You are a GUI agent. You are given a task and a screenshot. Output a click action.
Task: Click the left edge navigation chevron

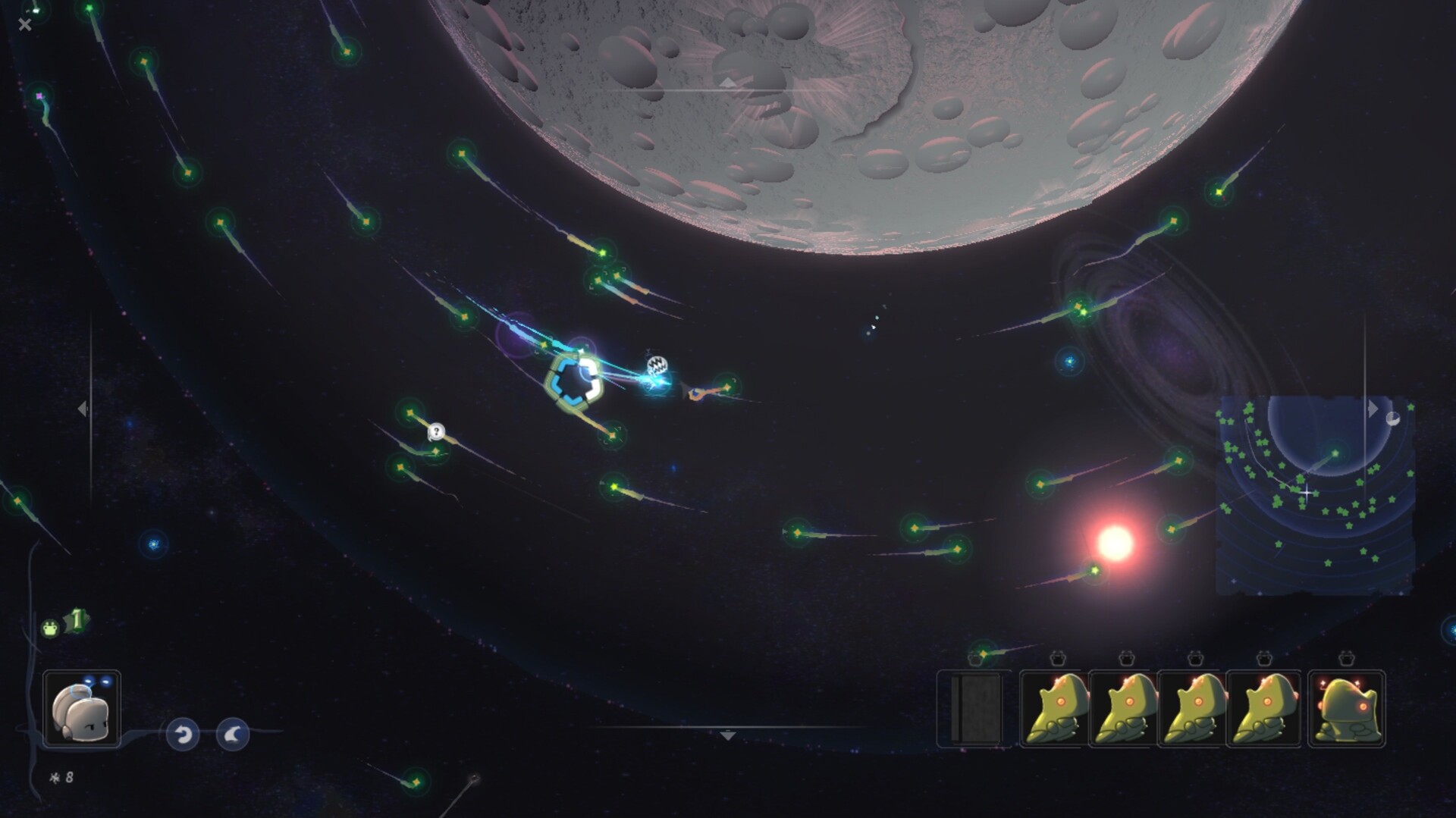tap(83, 409)
